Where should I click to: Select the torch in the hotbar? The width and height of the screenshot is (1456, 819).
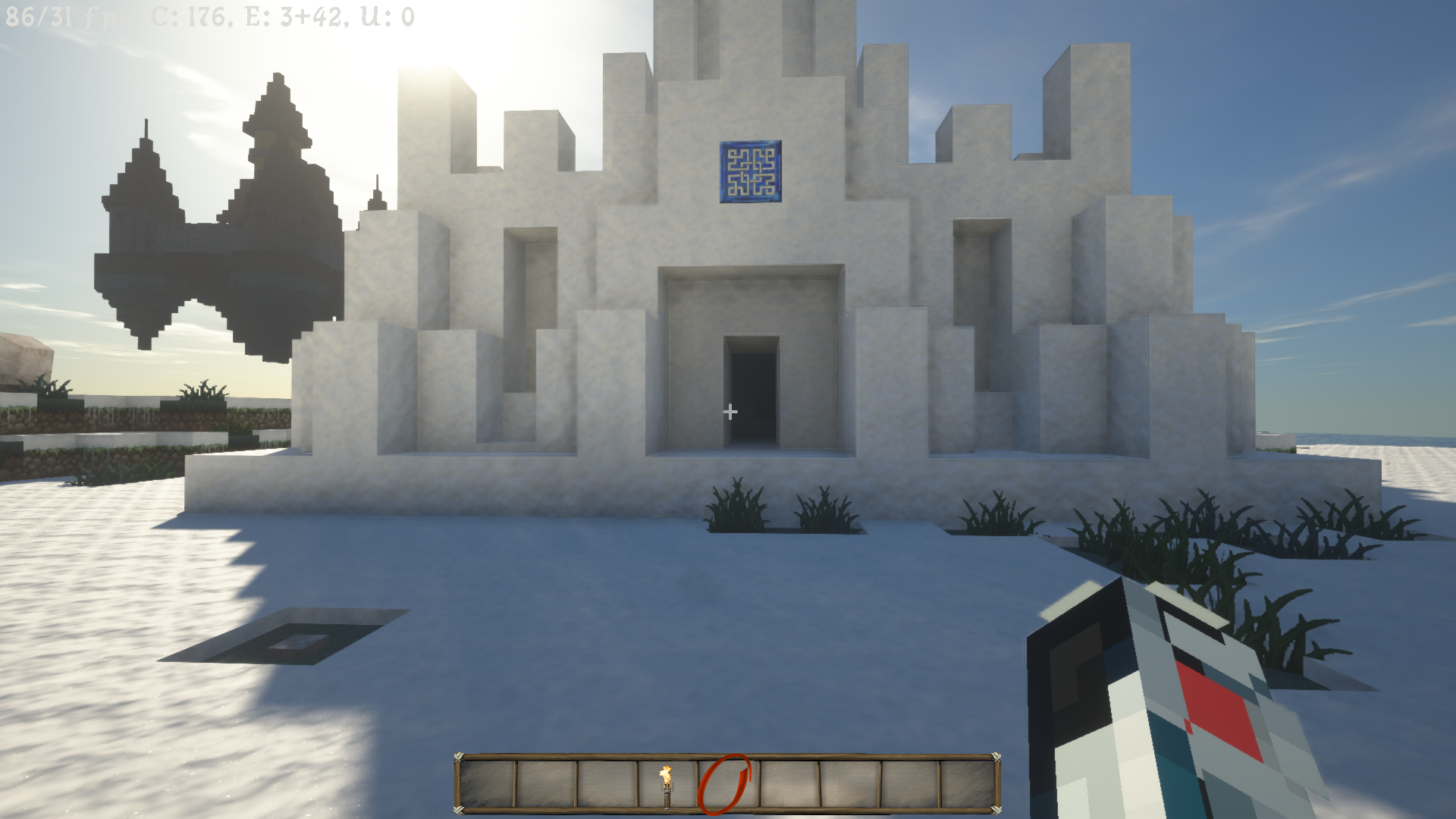click(x=667, y=785)
